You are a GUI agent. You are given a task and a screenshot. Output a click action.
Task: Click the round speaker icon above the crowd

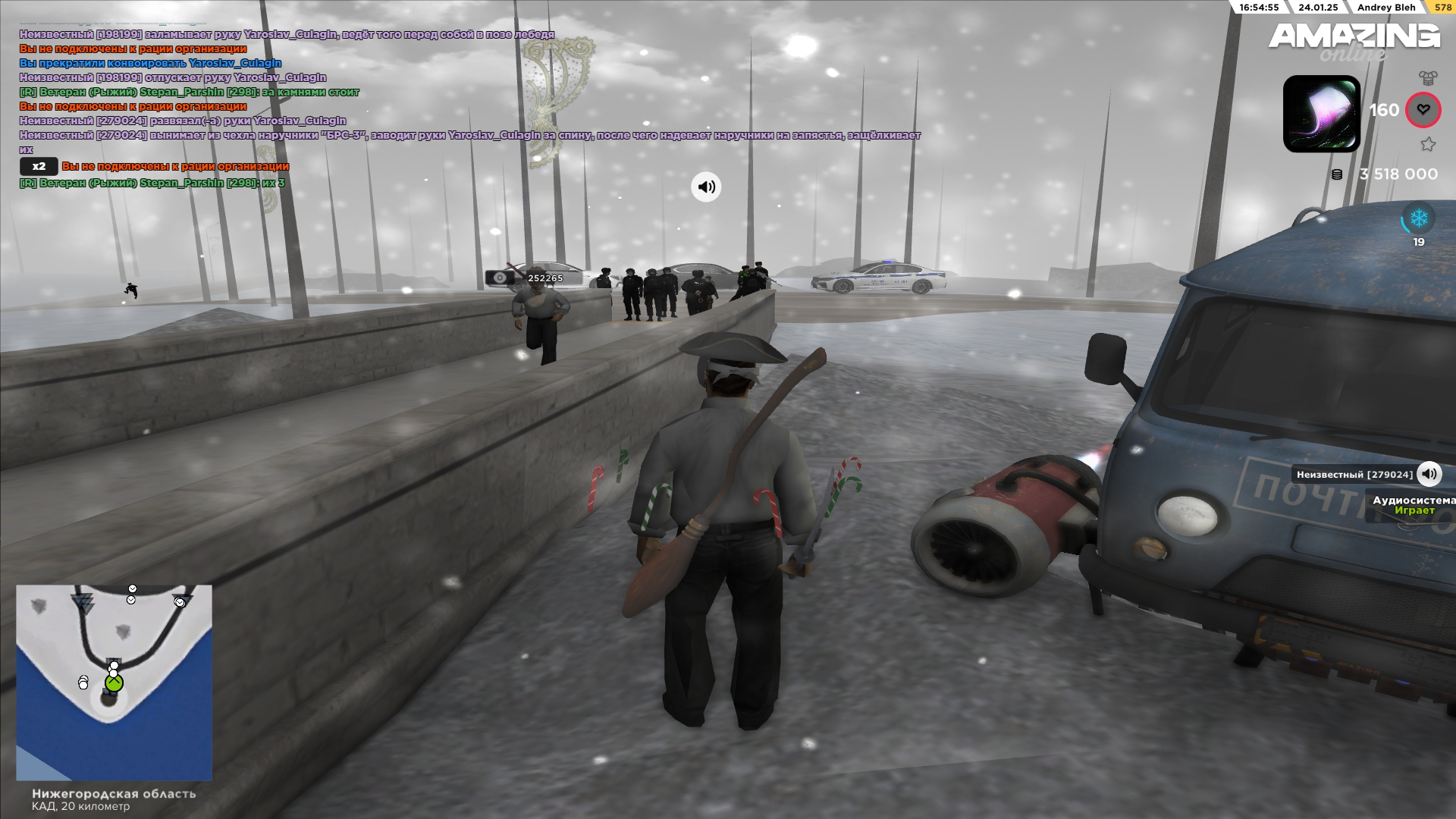click(x=706, y=187)
